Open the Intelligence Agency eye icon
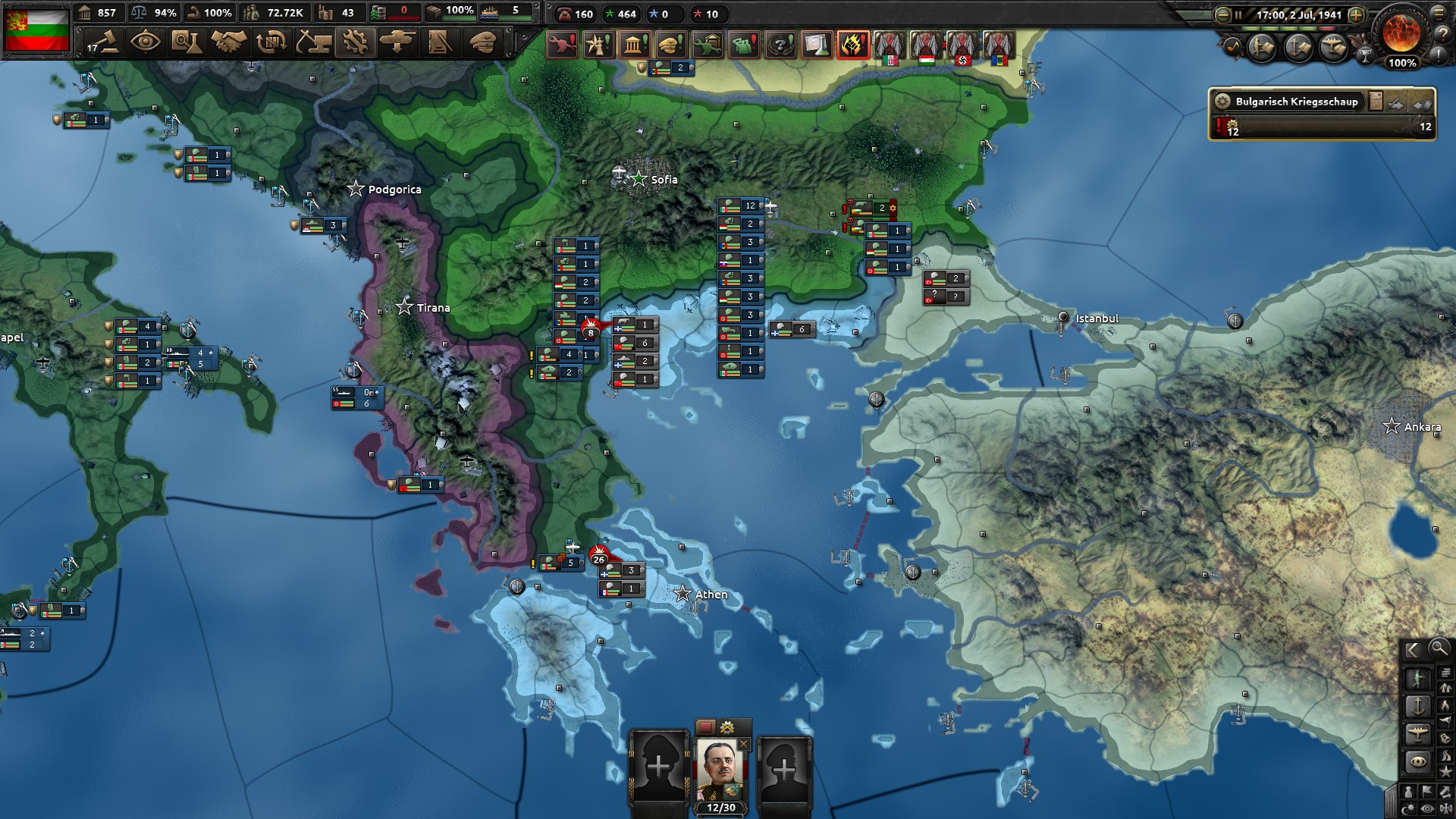1456x819 pixels. pyautogui.click(x=146, y=43)
